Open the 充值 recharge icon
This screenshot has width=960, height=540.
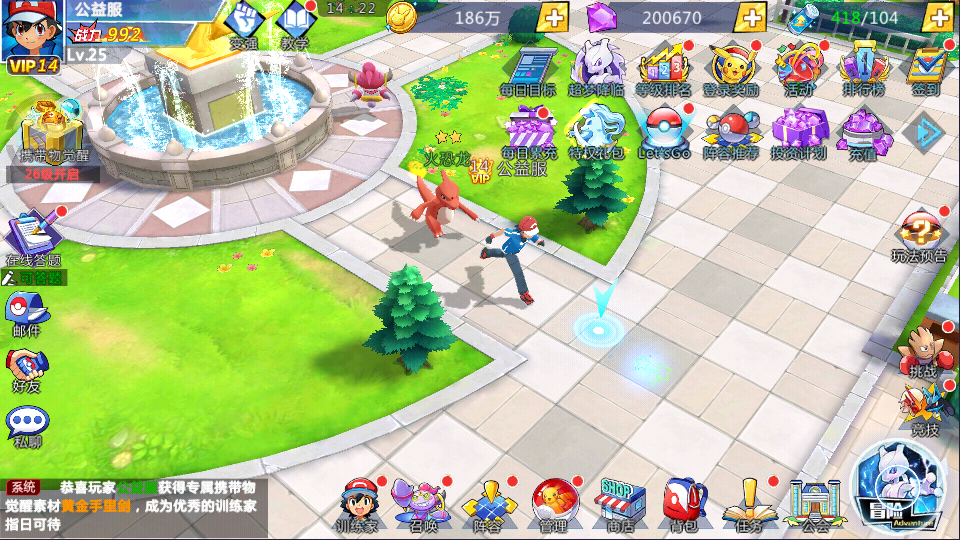[863, 132]
